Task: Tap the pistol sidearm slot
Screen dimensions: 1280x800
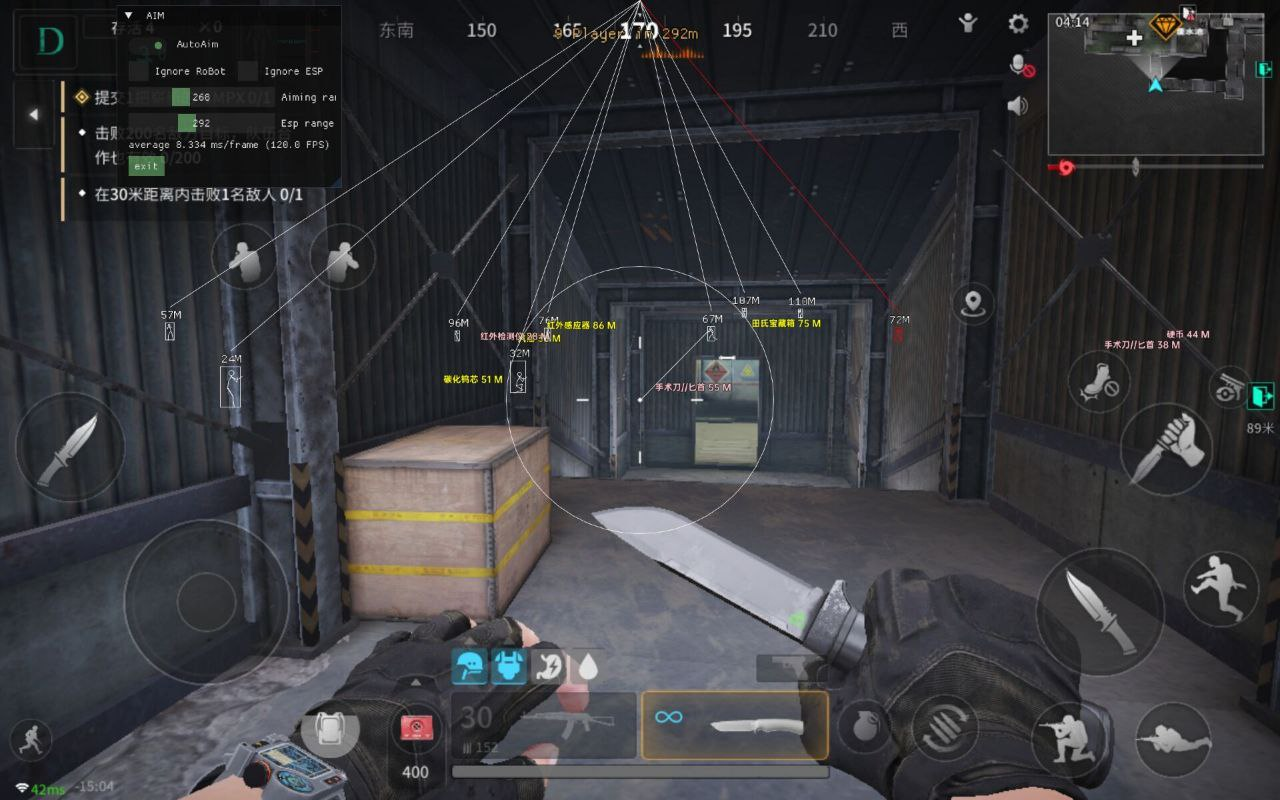Action: pyautogui.click(x=787, y=667)
